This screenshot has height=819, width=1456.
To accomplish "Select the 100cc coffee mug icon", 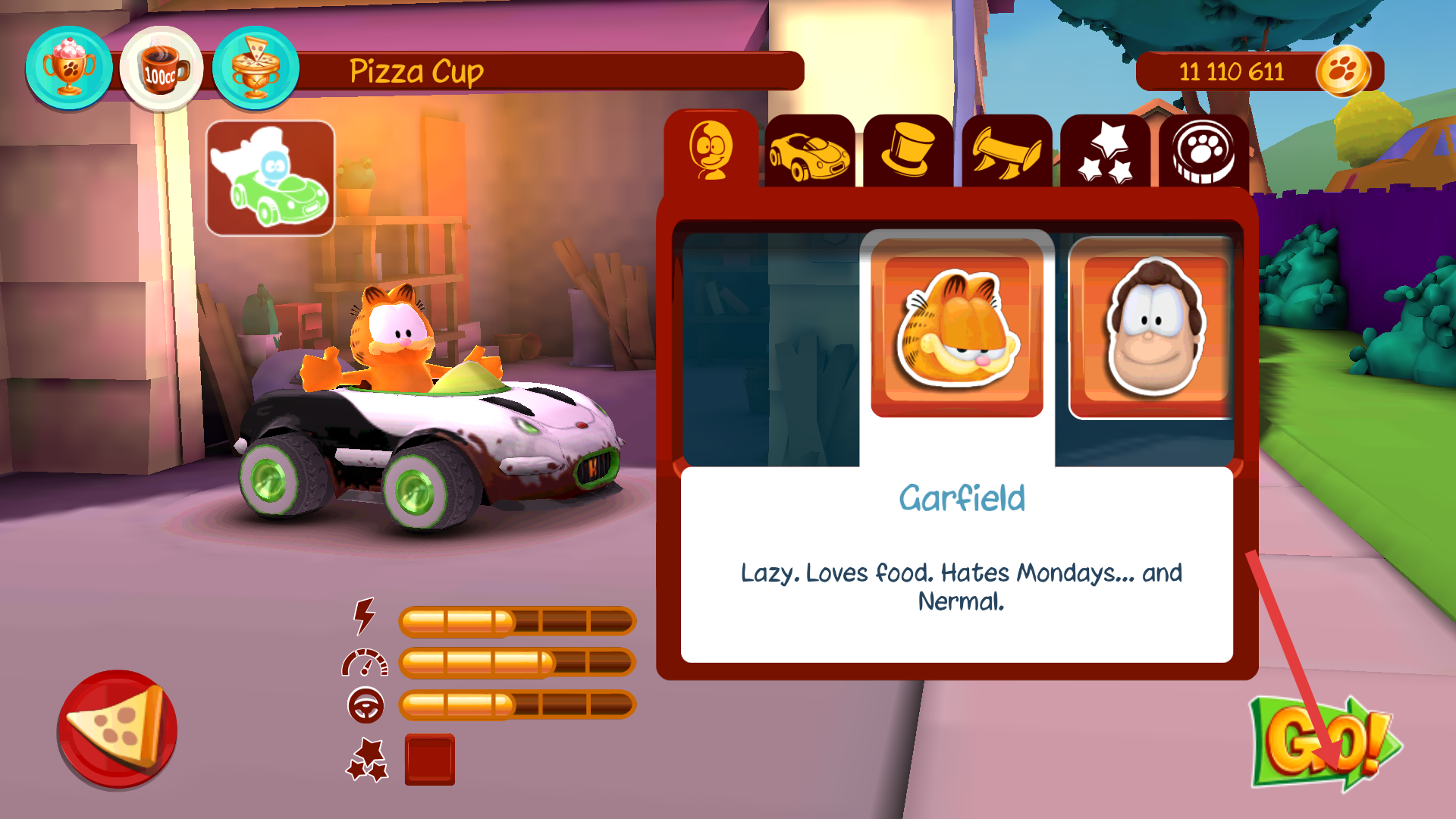I will click(162, 69).
